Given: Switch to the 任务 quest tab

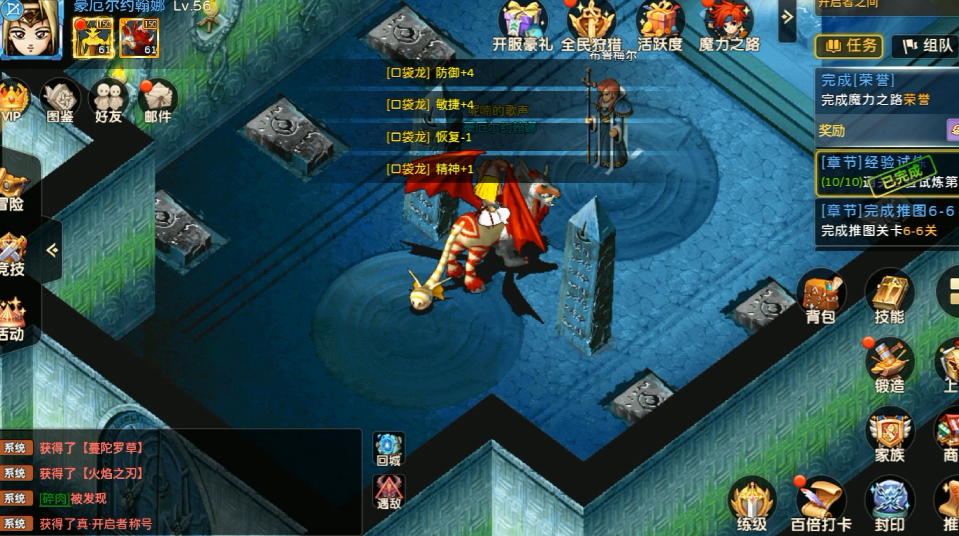Looking at the screenshot, I should [x=848, y=45].
